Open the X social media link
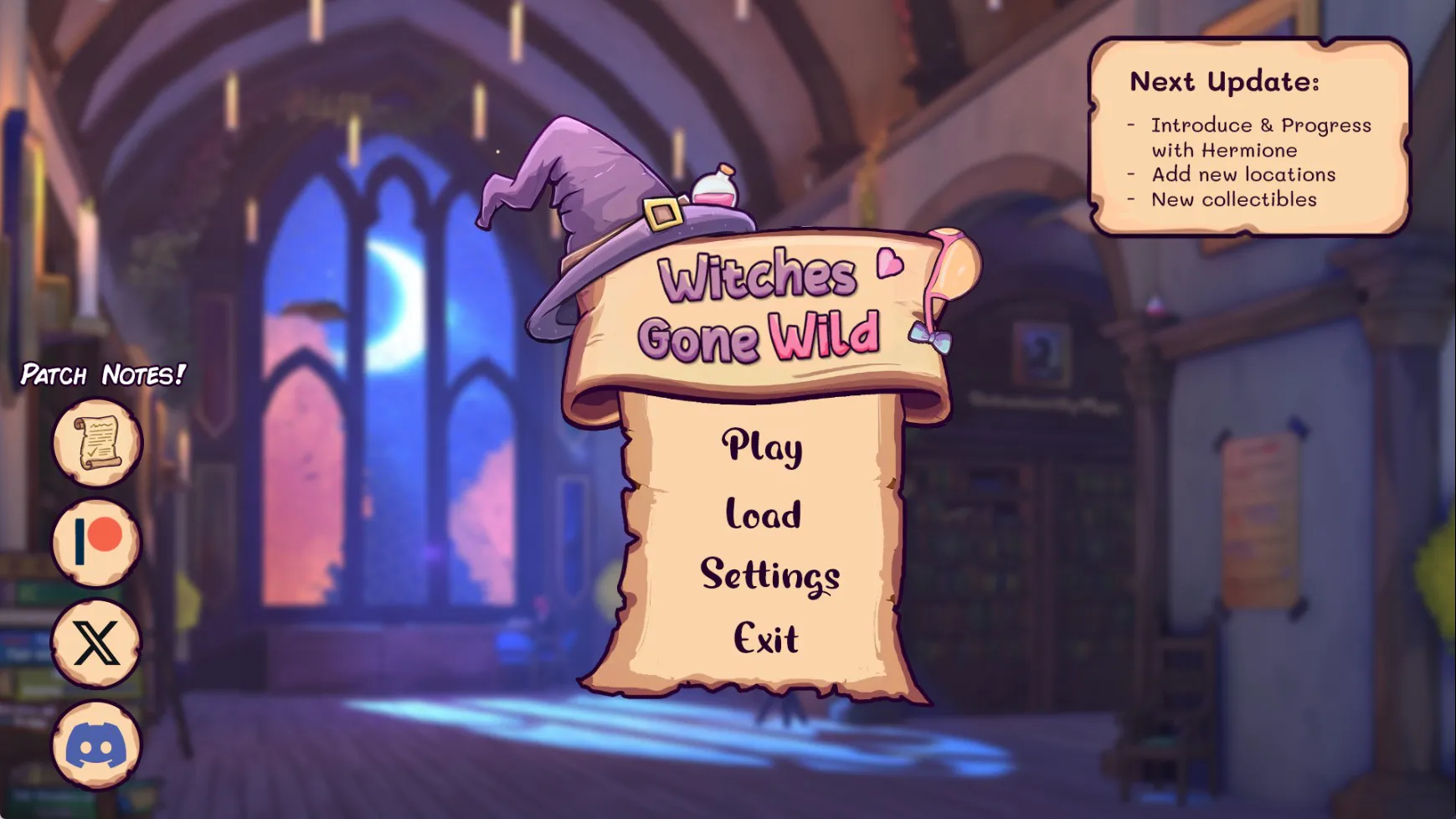Viewport: 1456px width, 819px height. coord(96,643)
